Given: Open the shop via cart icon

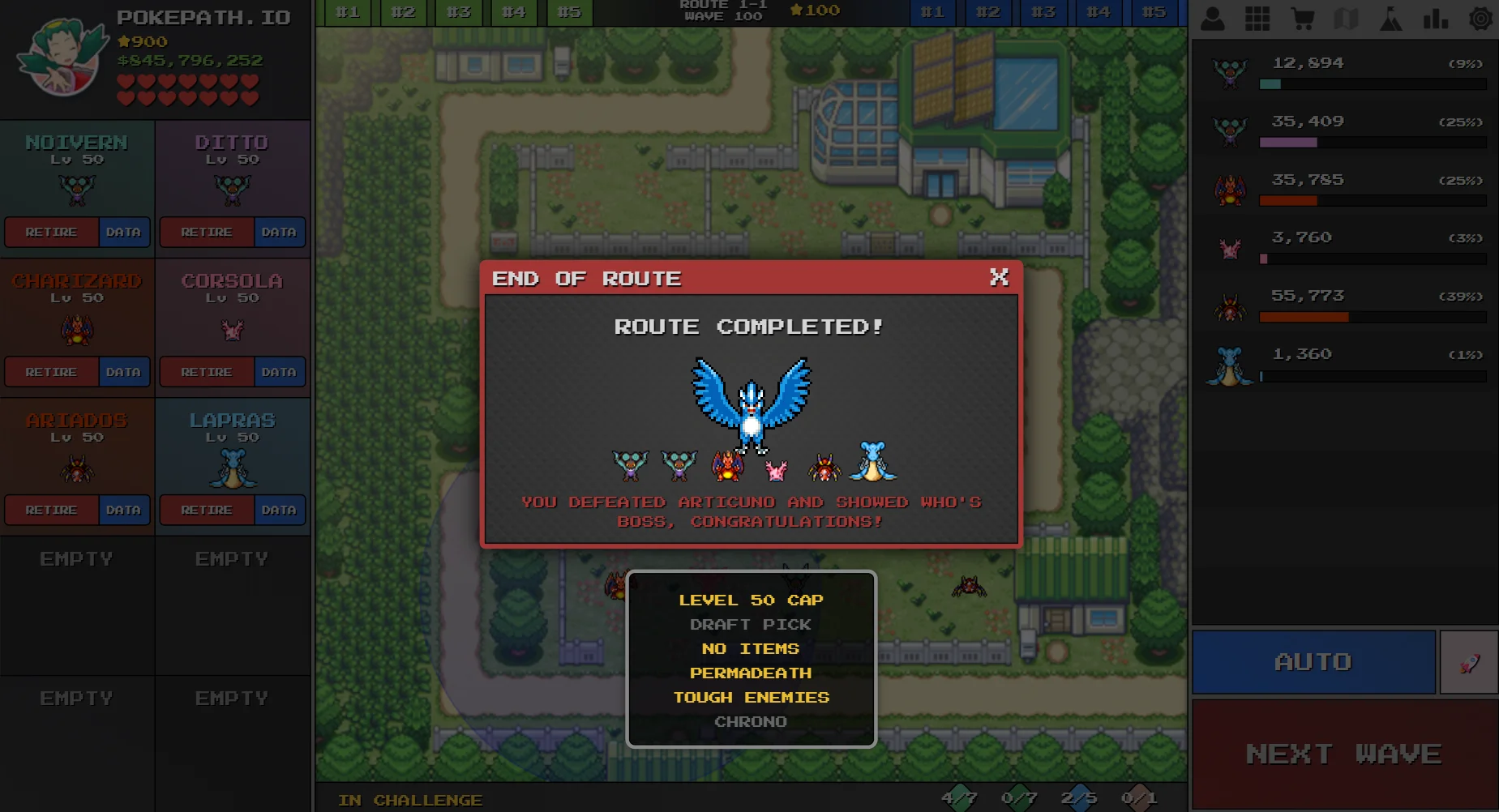Looking at the screenshot, I should 1302,18.
